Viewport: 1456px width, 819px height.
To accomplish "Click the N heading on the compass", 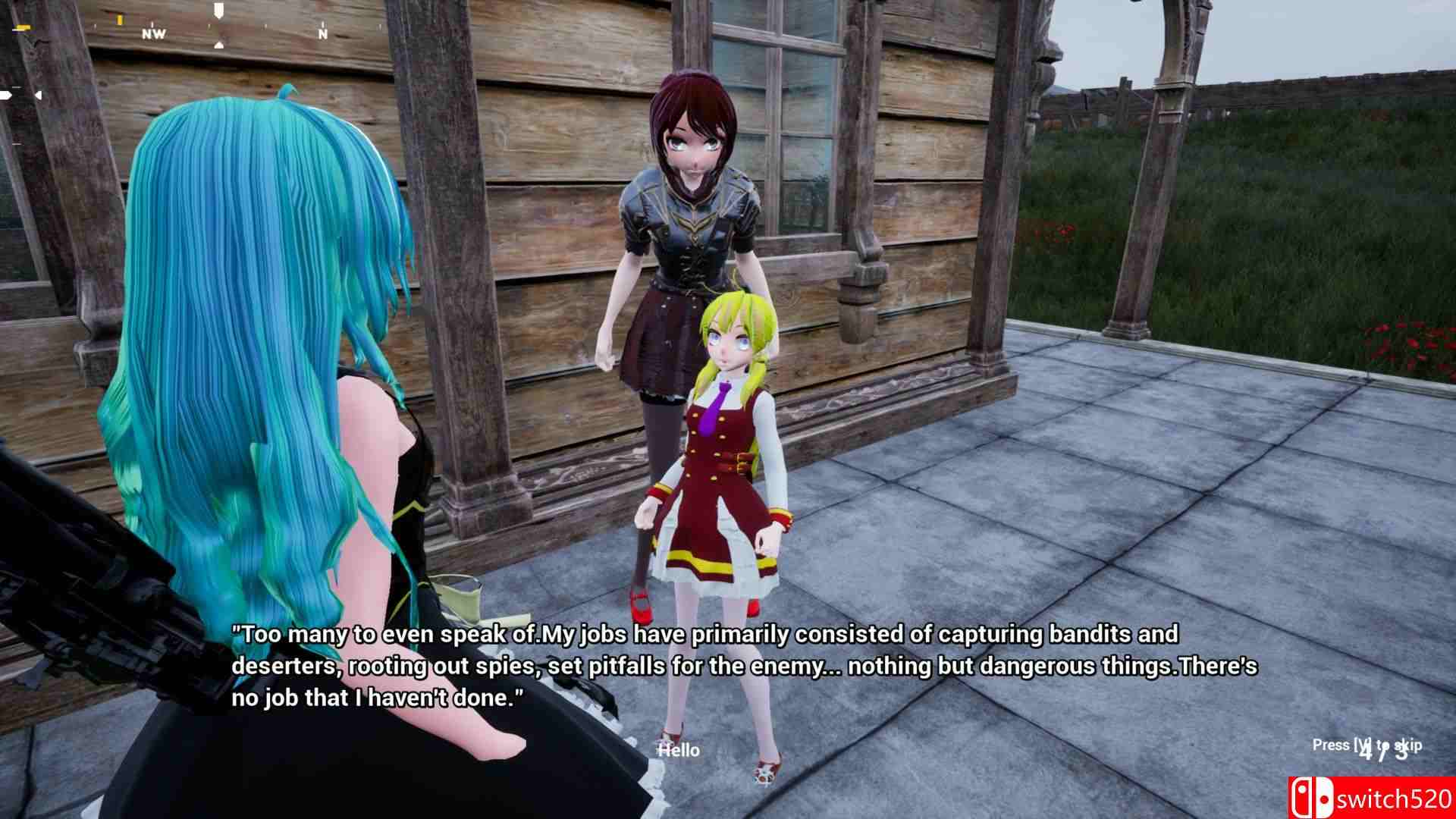I will [322, 35].
